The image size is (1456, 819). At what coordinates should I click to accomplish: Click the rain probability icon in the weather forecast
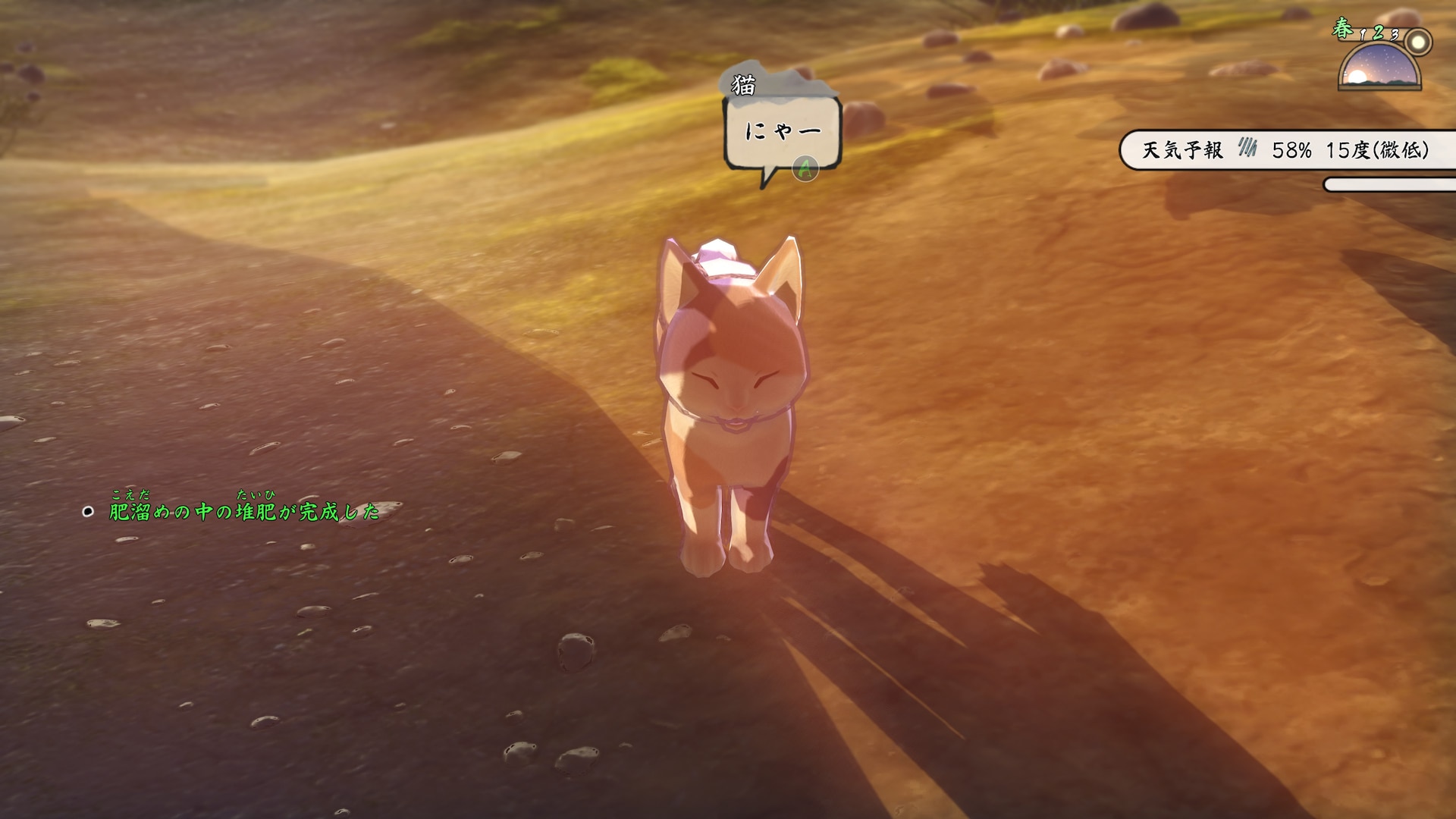1248,149
